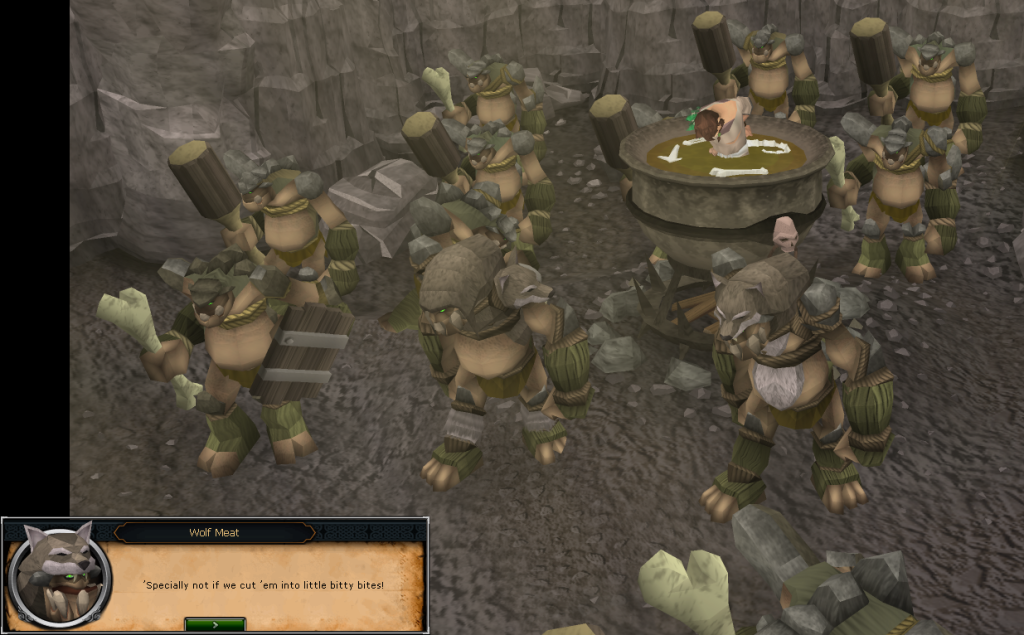Viewport: 1024px width, 635px height.
Task: Continue the Wolf Meat dialogue with green arrow
Action: click(x=215, y=624)
